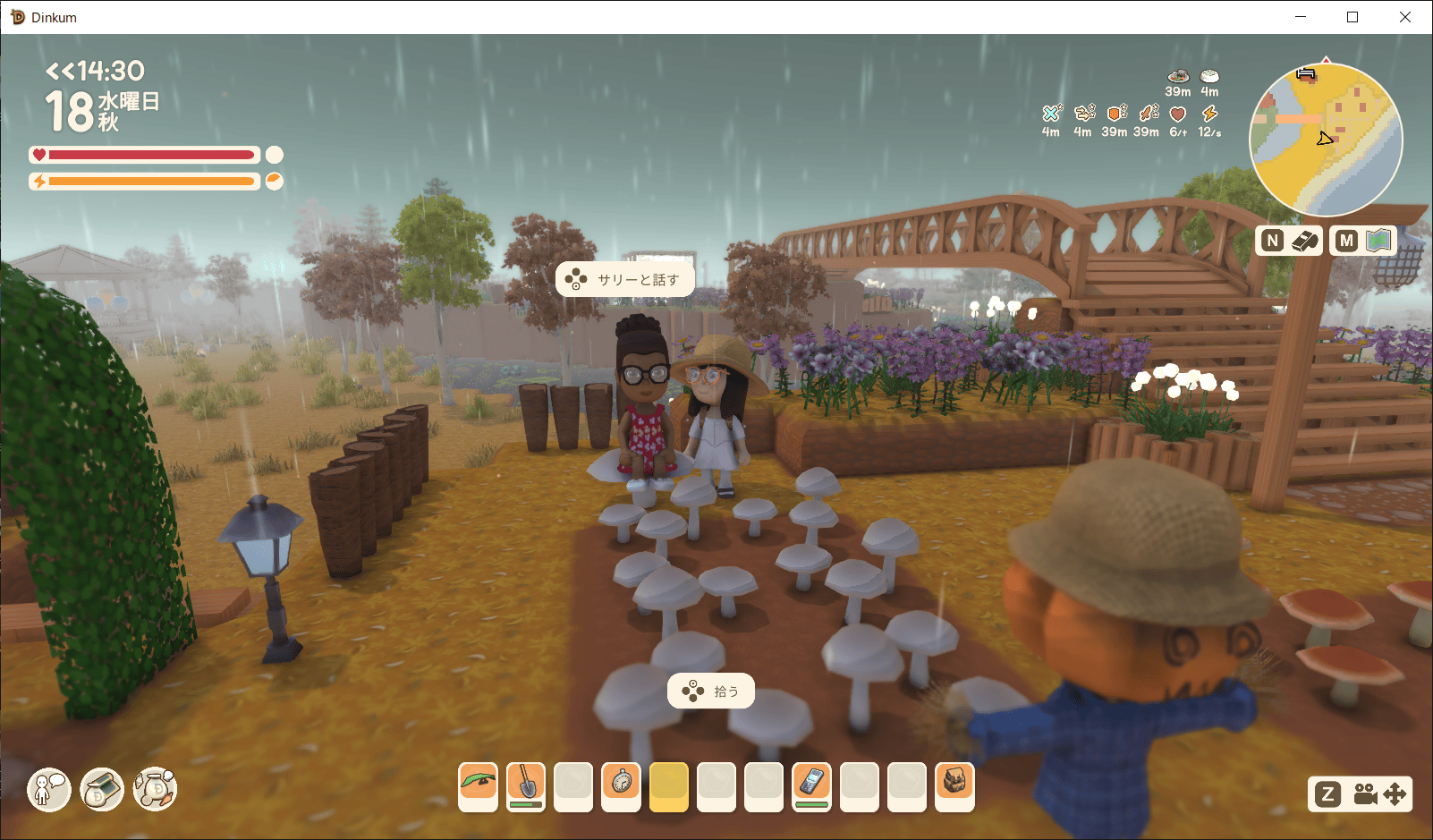Close the Dinkum window
The width and height of the screenshot is (1433, 840).
1405,17
